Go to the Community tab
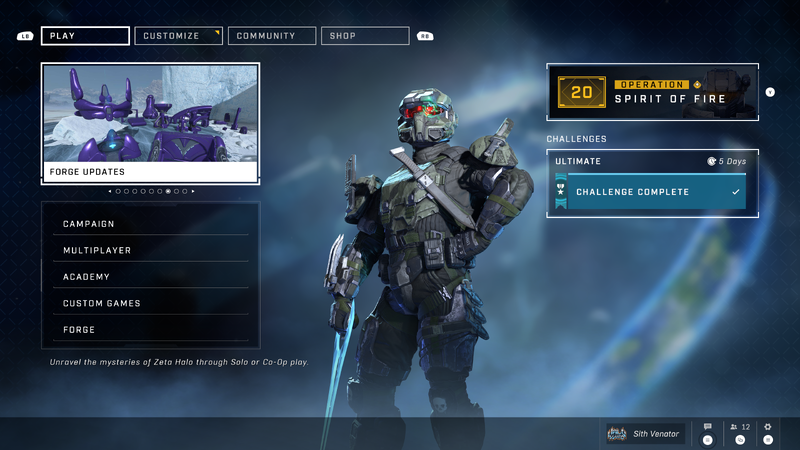Viewport: 800px width, 450px height. pos(272,36)
